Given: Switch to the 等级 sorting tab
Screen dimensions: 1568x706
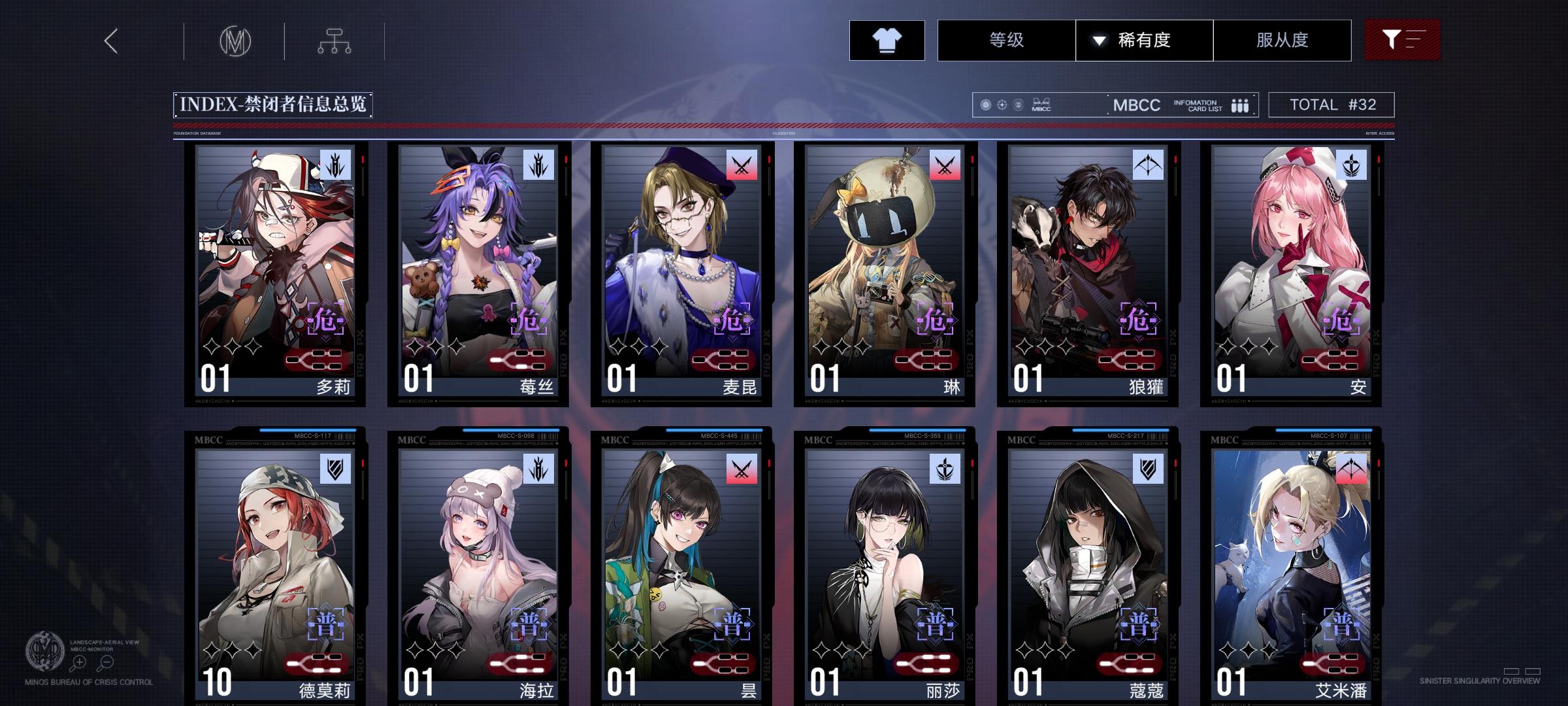Looking at the screenshot, I should [1006, 40].
